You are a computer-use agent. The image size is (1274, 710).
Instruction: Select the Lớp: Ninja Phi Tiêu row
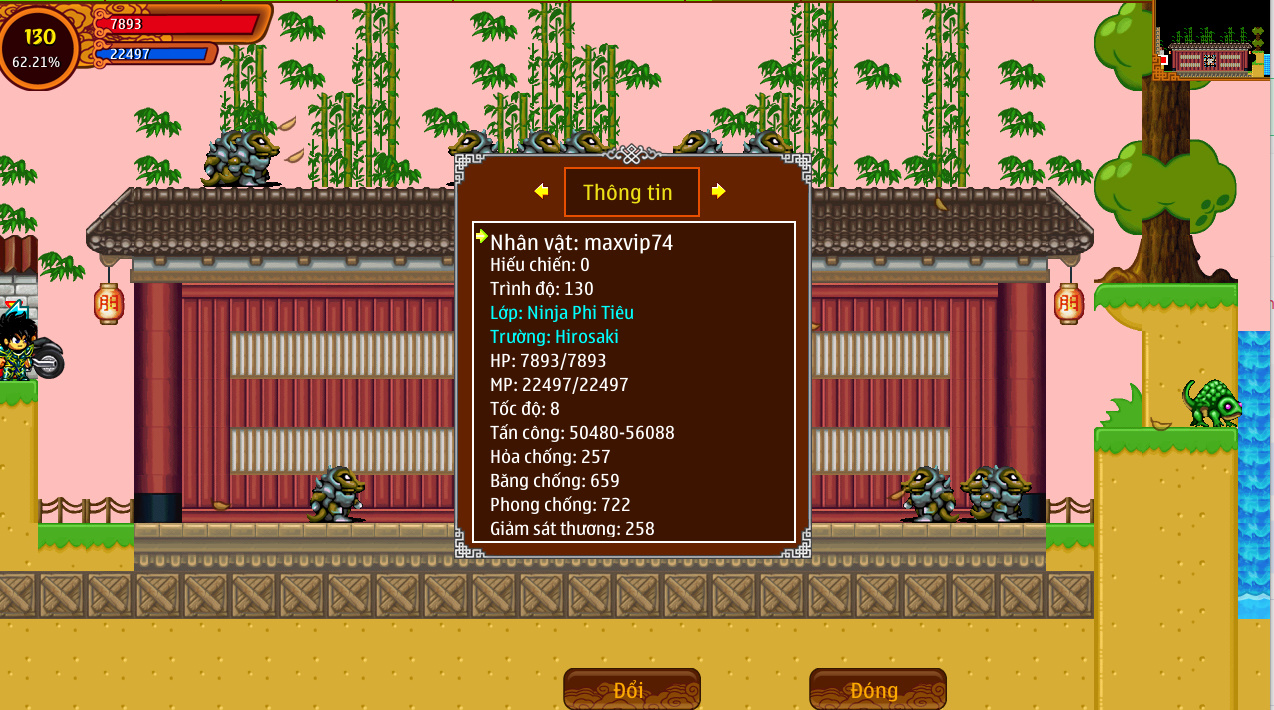[561, 313]
